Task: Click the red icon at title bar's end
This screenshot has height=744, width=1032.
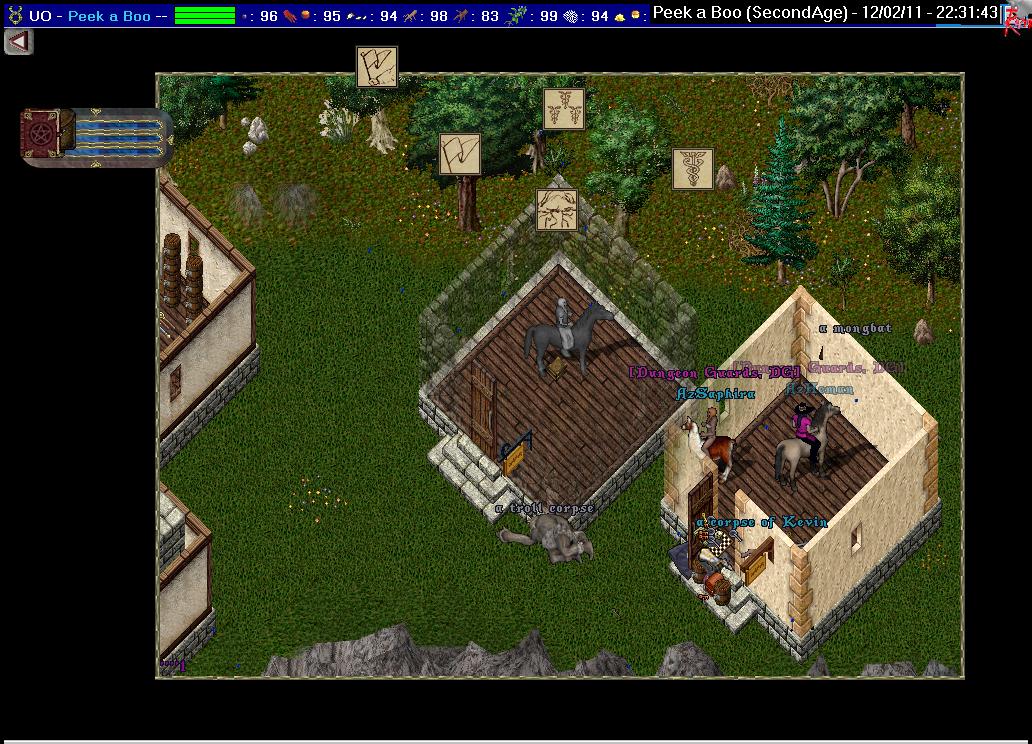Action: point(1018,18)
